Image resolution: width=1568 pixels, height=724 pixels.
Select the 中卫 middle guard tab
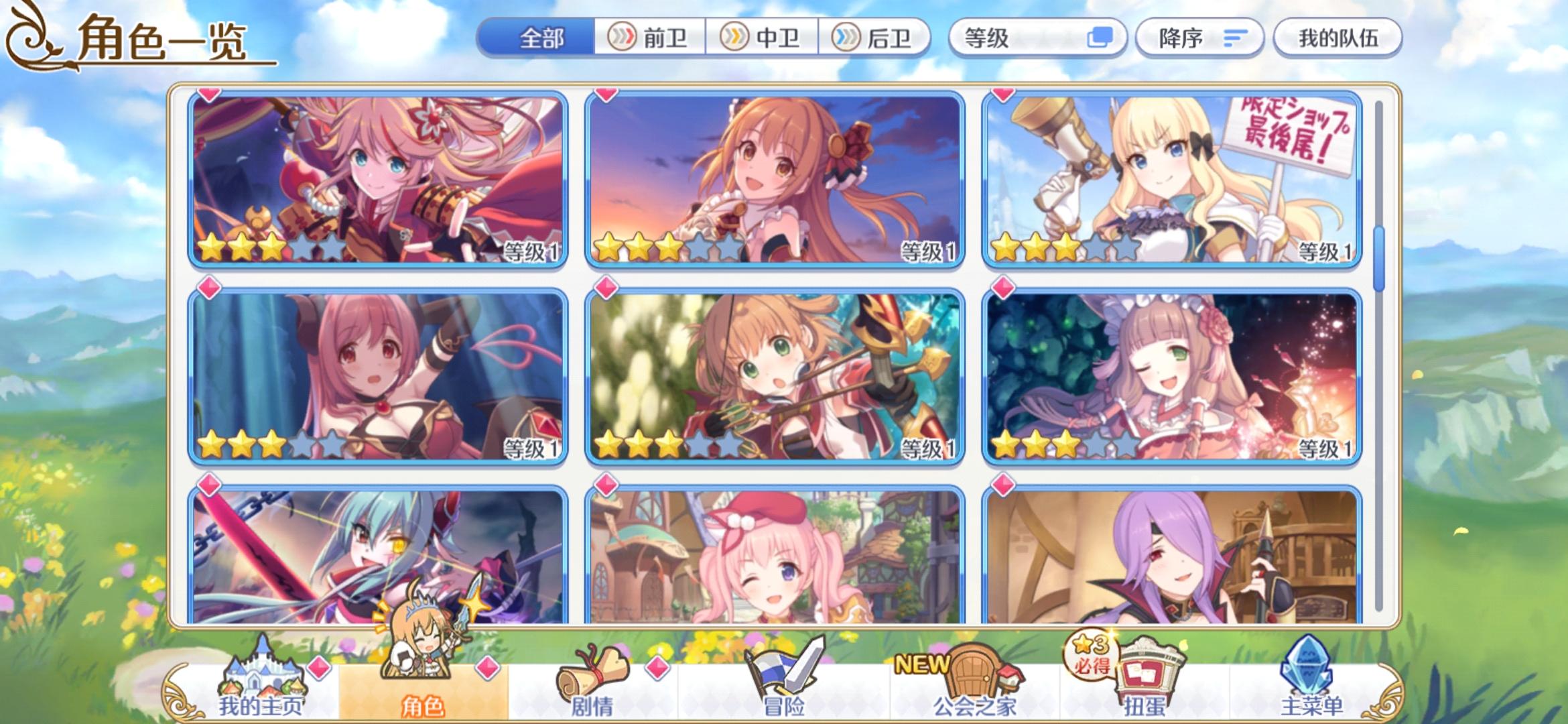pyautogui.click(x=762, y=38)
